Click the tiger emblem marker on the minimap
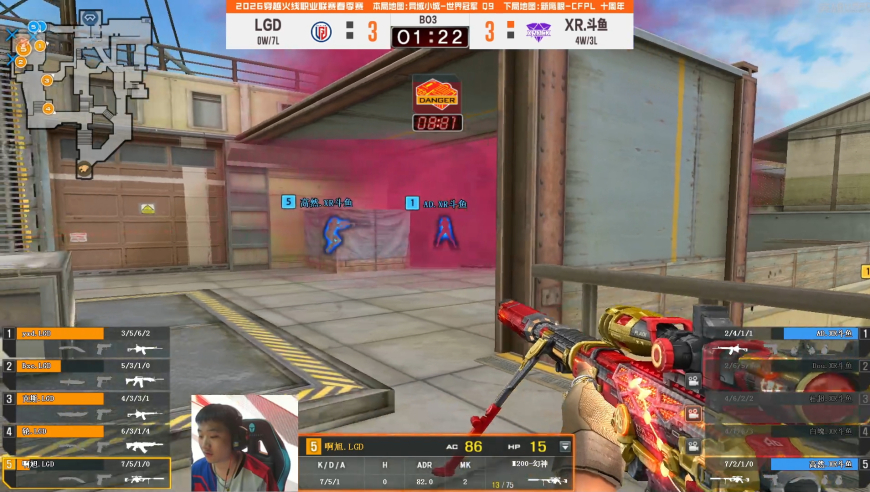The height and width of the screenshot is (492, 870). pos(85,170)
